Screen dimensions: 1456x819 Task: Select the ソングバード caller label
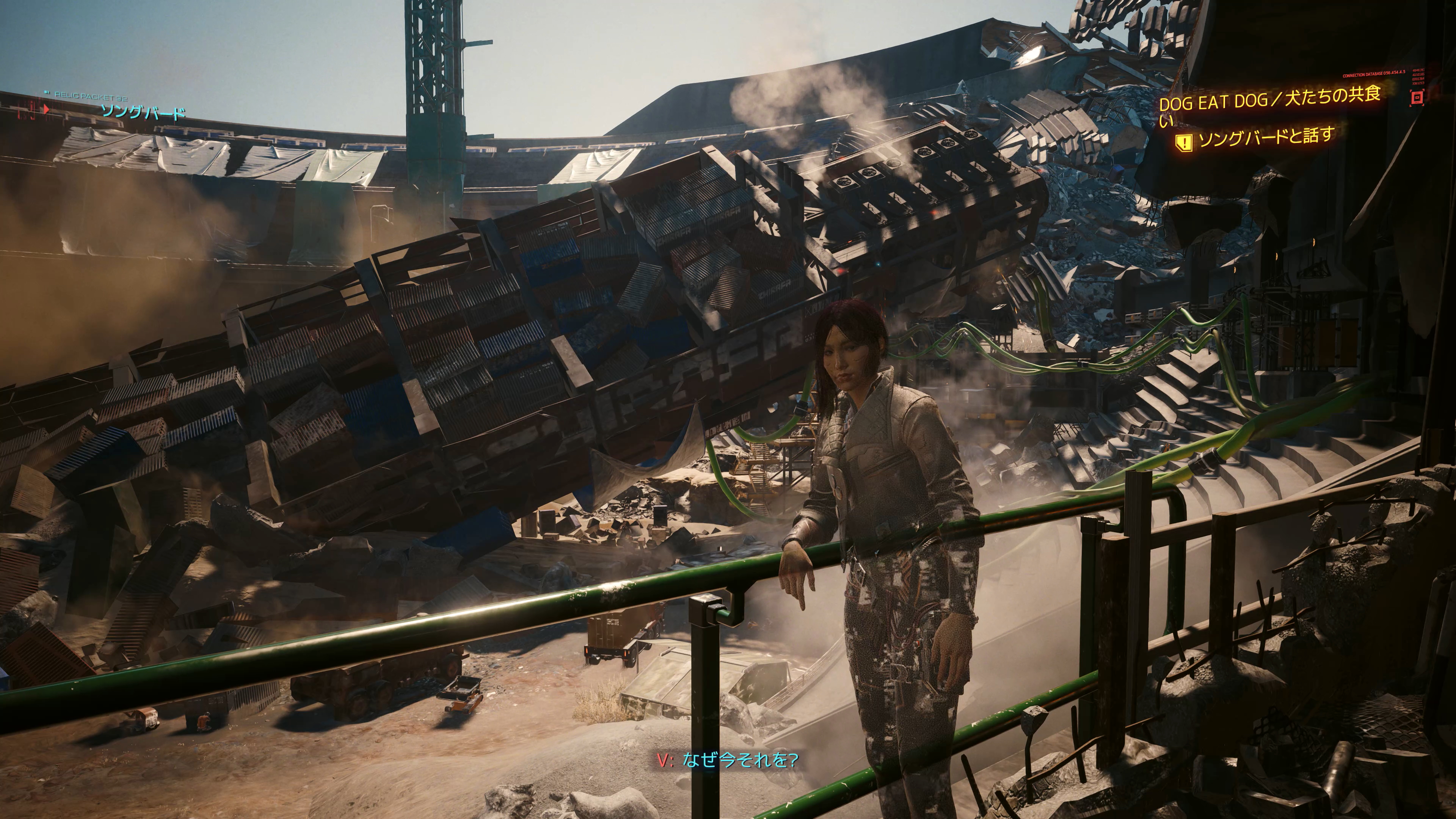point(143,111)
